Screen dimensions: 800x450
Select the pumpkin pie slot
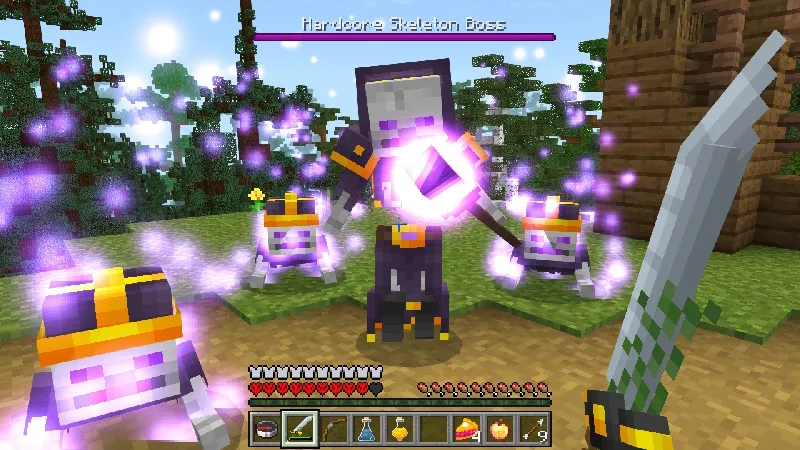469,427
